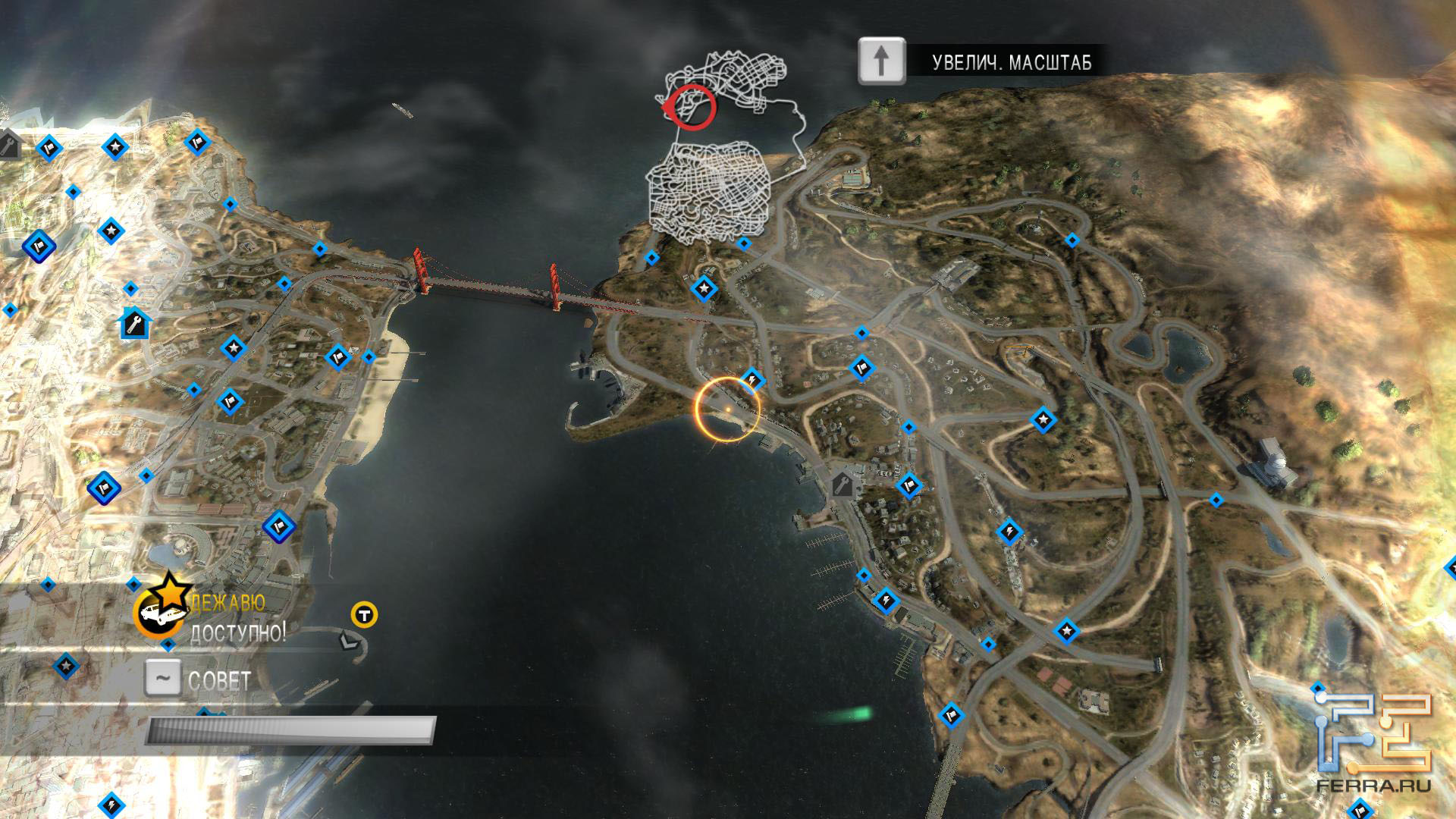Select the gray garage icon near the marina docks
1456x819 pixels.
[x=843, y=484]
